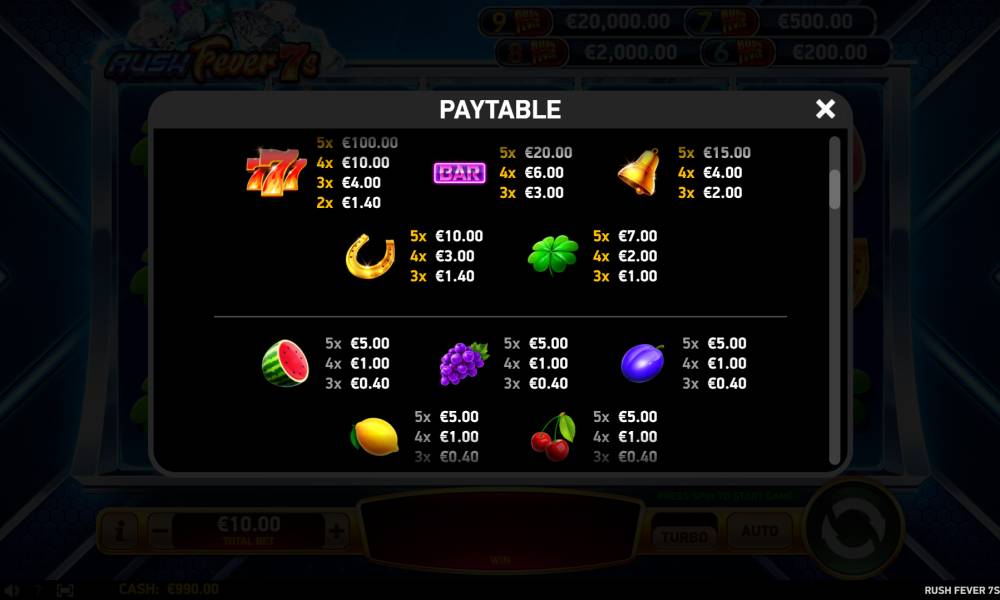Increase total bet with plus button
The width and height of the screenshot is (1000, 600).
(337, 529)
